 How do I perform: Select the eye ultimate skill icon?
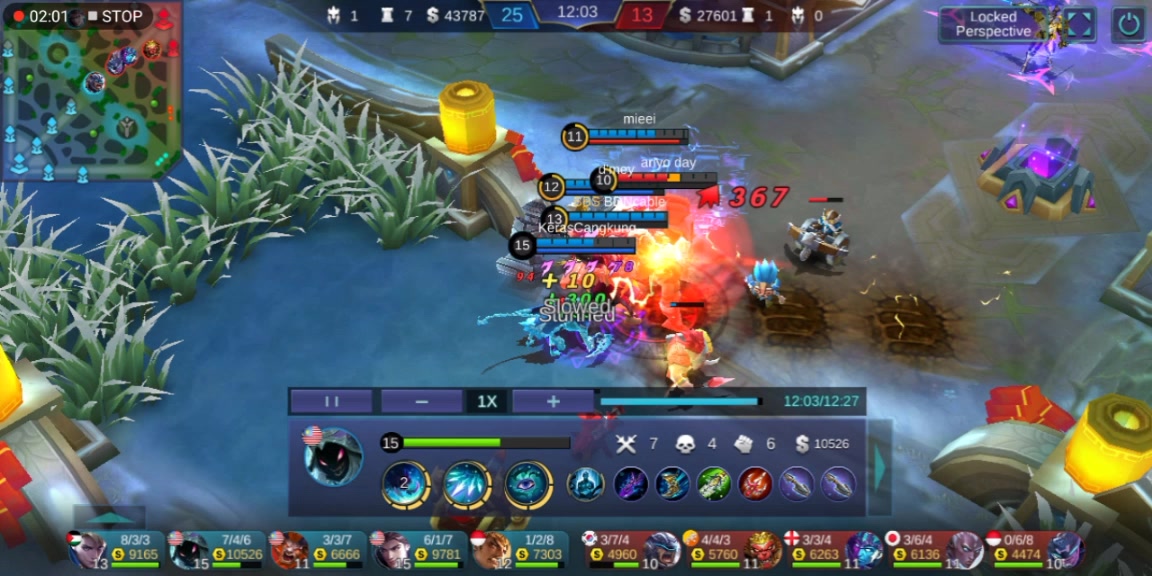pyautogui.click(x=528, y=485)
